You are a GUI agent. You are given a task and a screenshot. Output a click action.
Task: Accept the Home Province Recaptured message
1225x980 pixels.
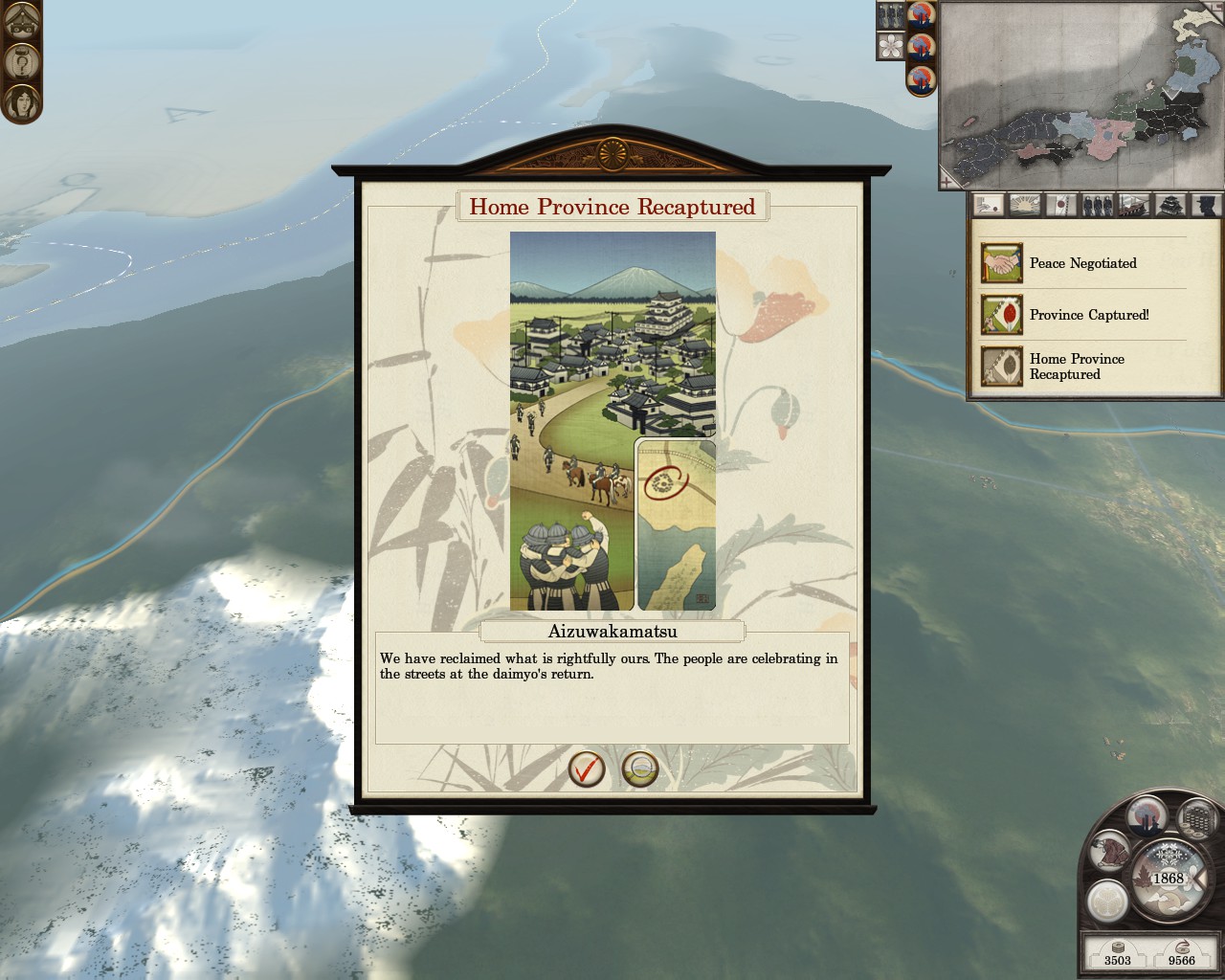click(x=587, y=768)
